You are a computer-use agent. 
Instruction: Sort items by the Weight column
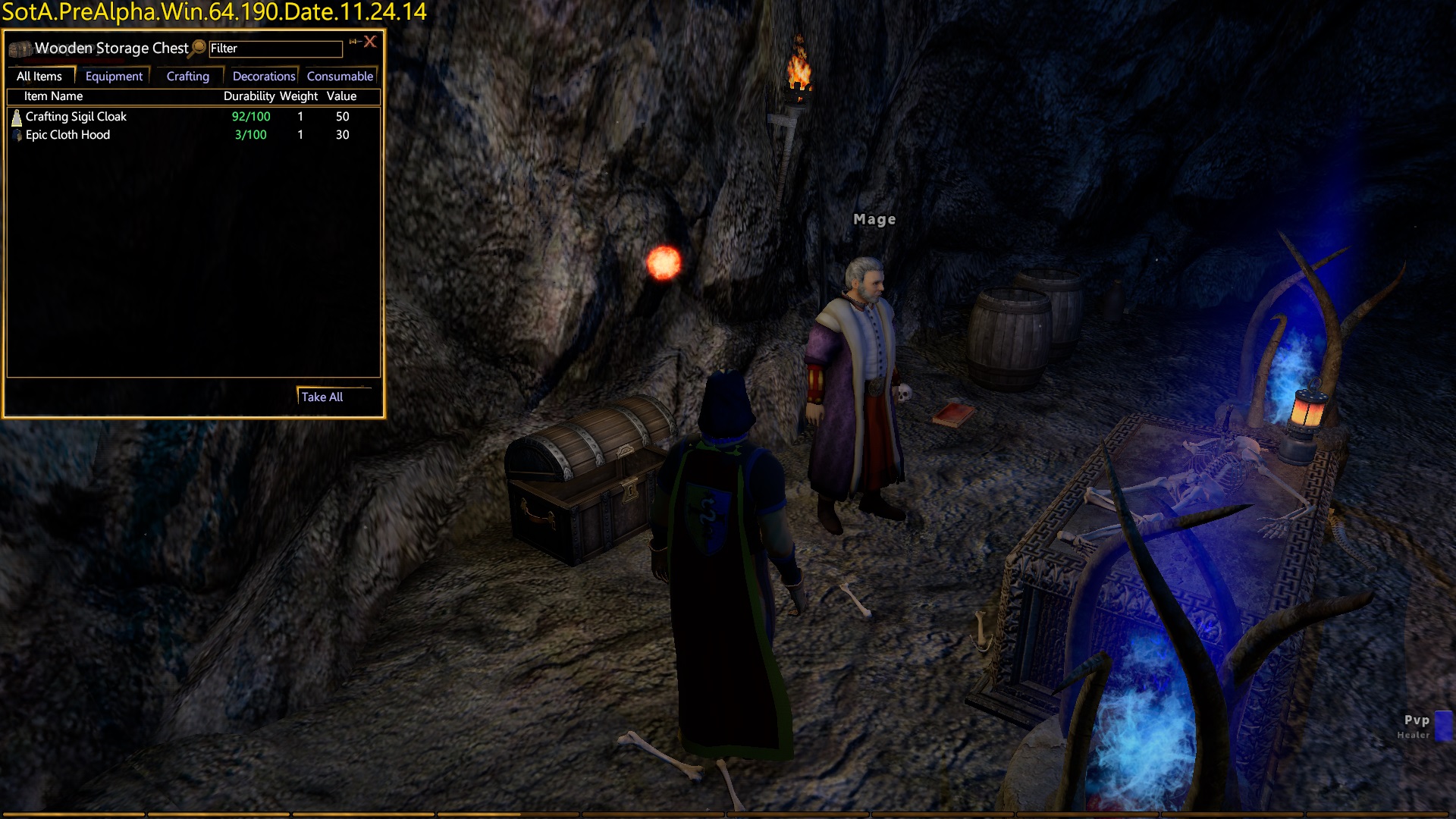(299, 96)
